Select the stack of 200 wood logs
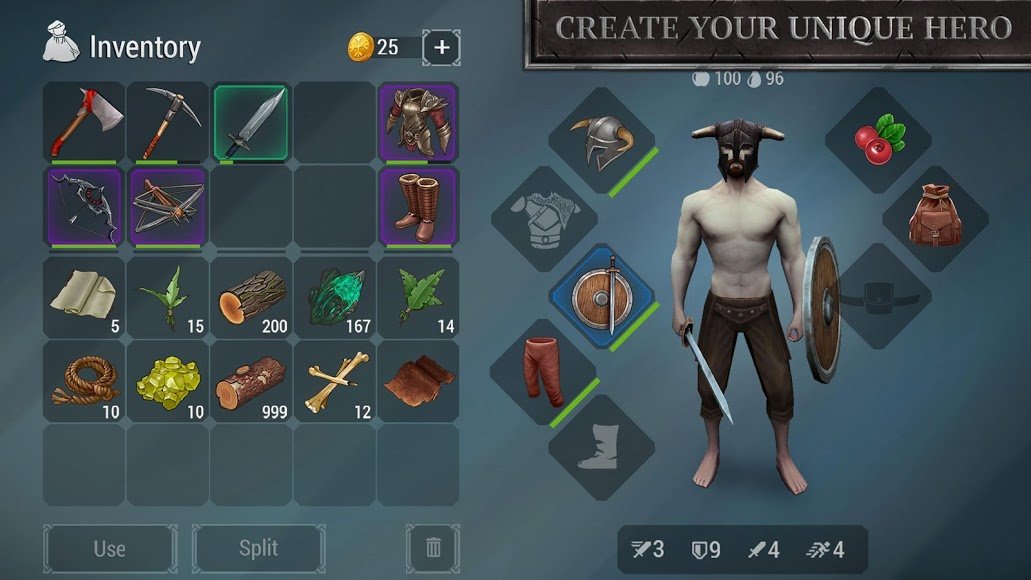The image size is (1031, 580). click(251, 297)
